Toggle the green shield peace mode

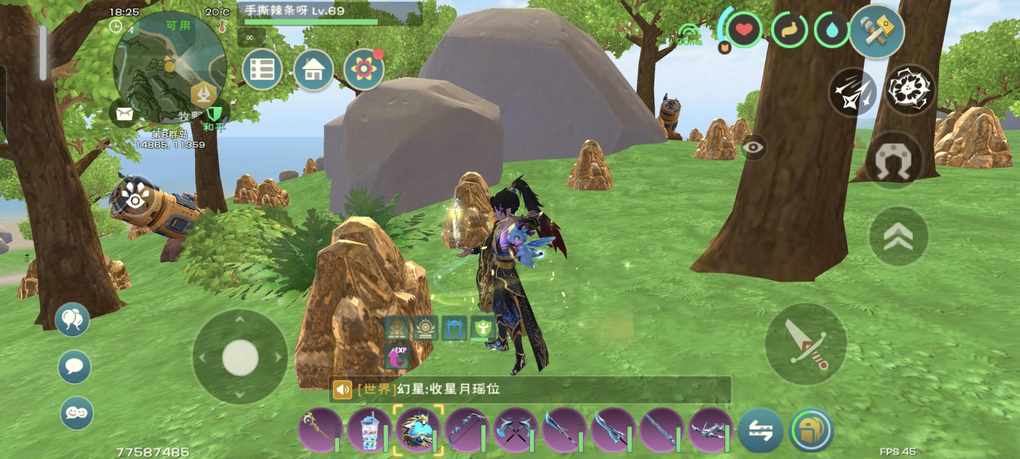[x=213, y=115]
